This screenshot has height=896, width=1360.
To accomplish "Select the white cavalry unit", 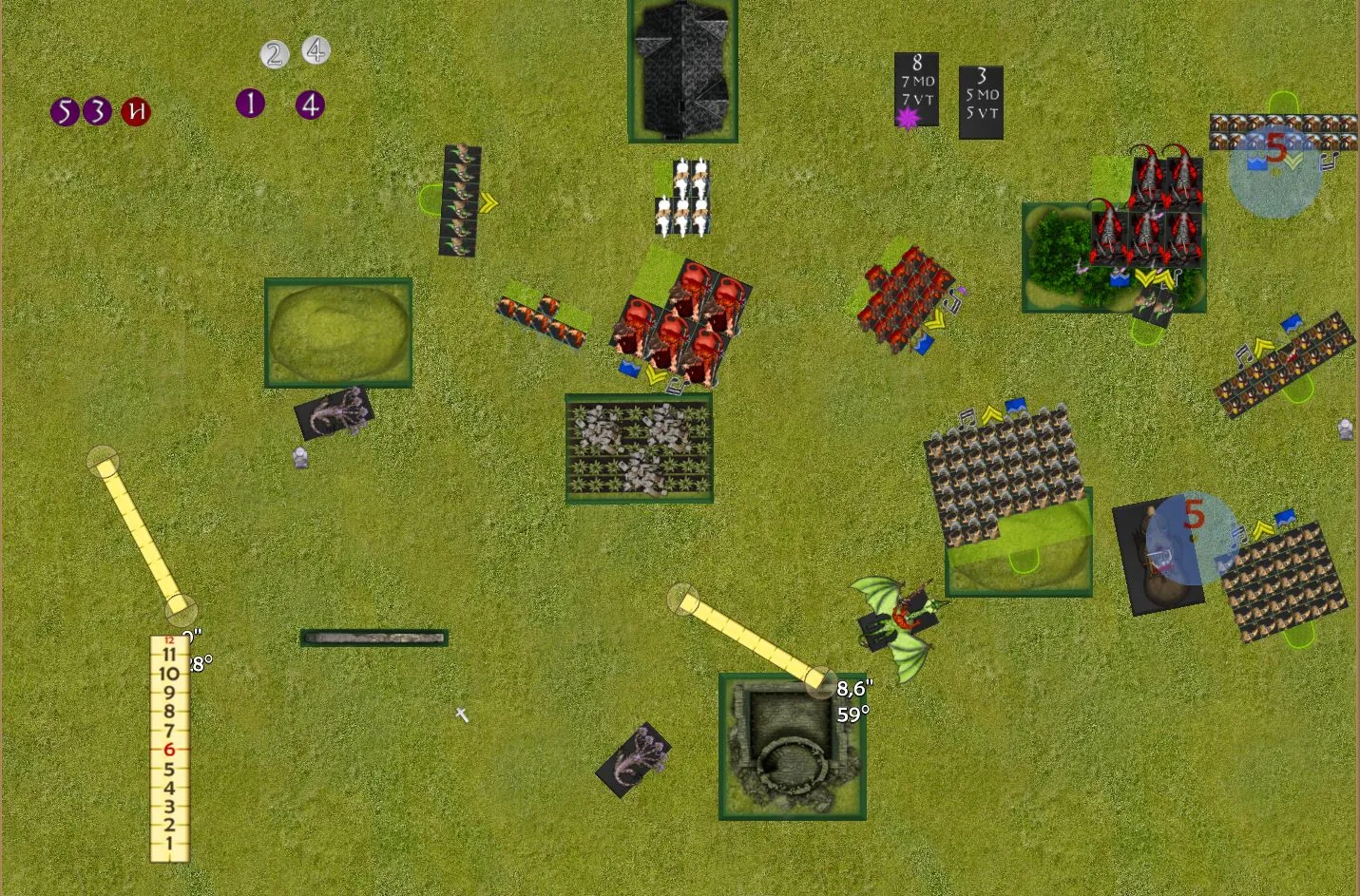I will 682,197.
